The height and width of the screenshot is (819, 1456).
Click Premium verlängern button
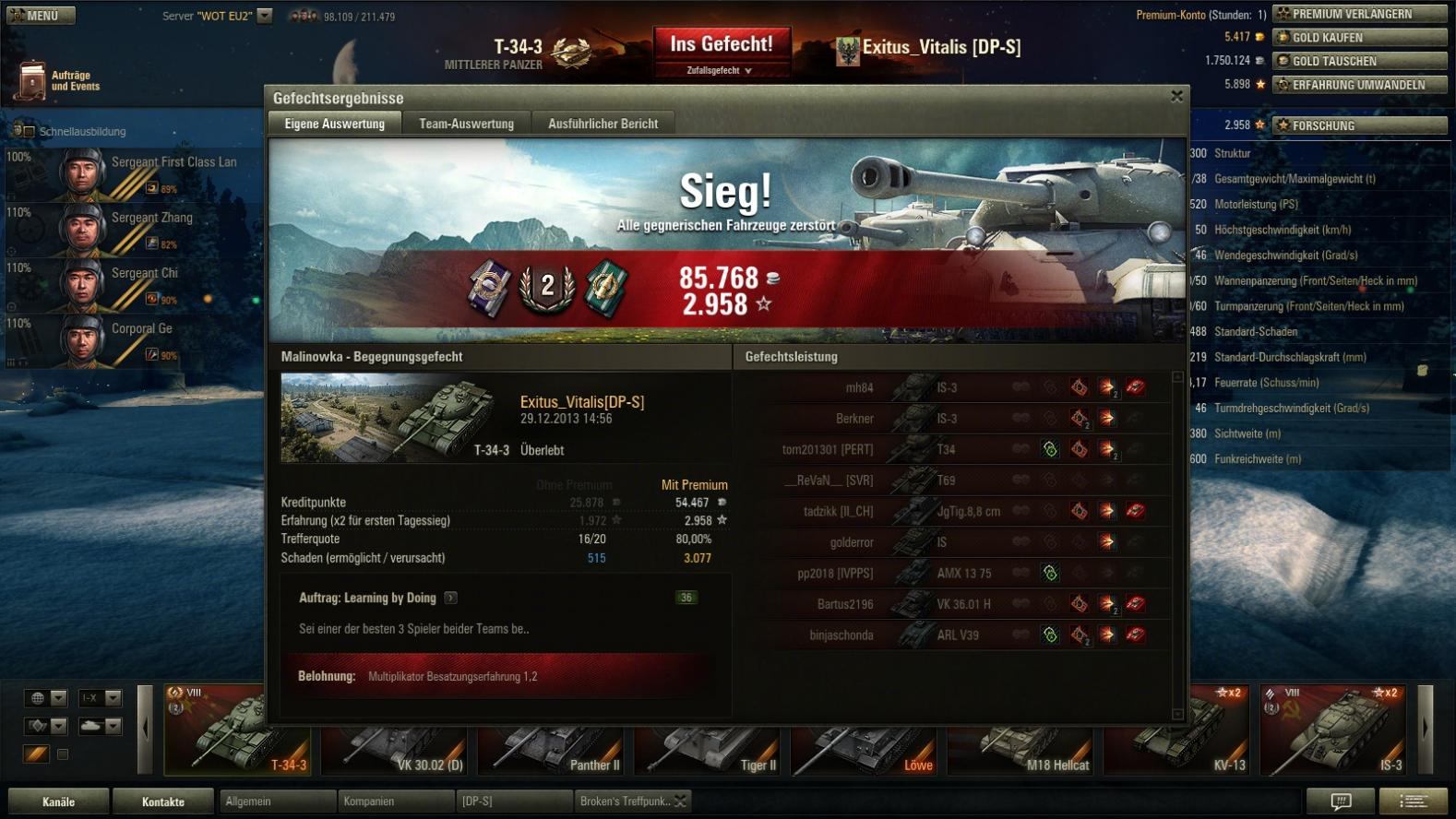coord(1359,14)
